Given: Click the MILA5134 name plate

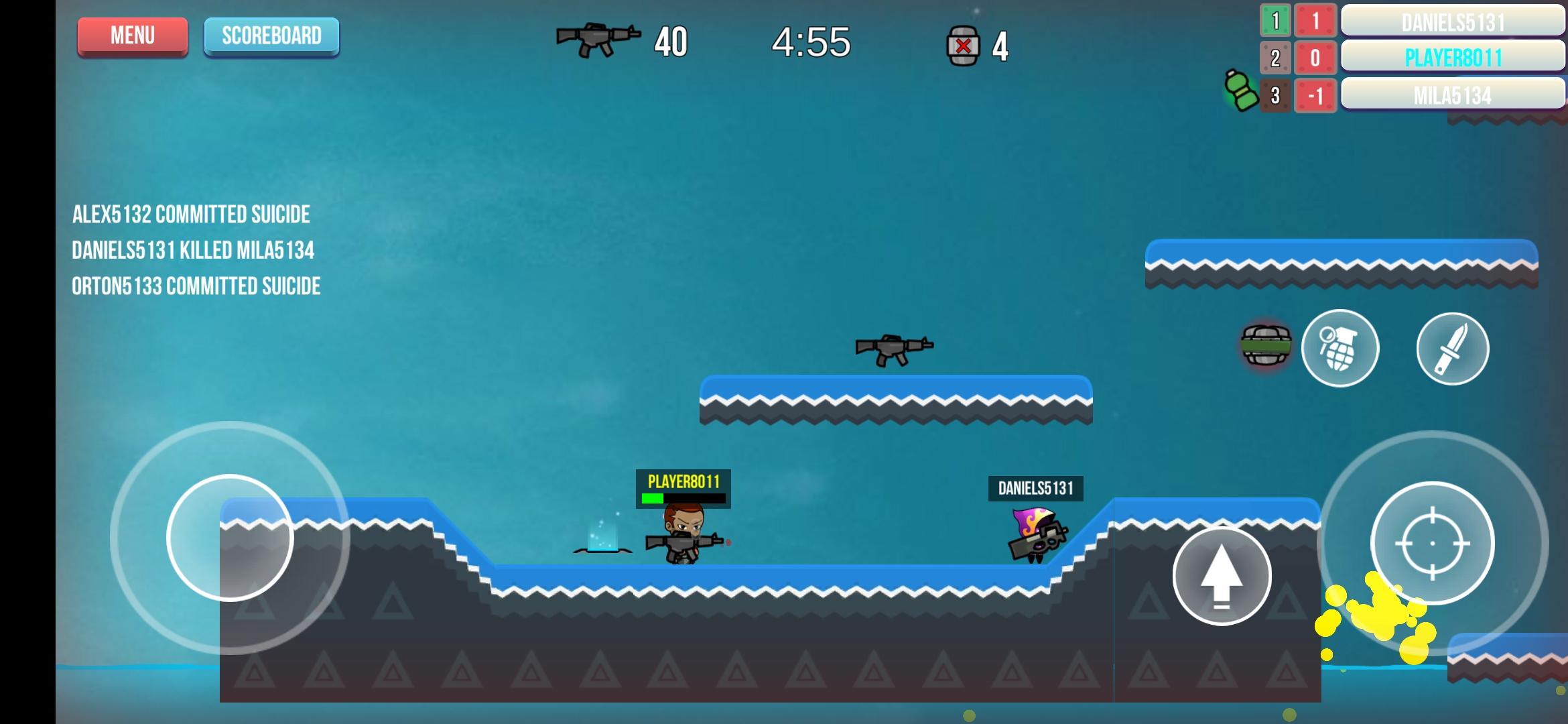Looking at the screenshot, I should tap(1453, 97).
